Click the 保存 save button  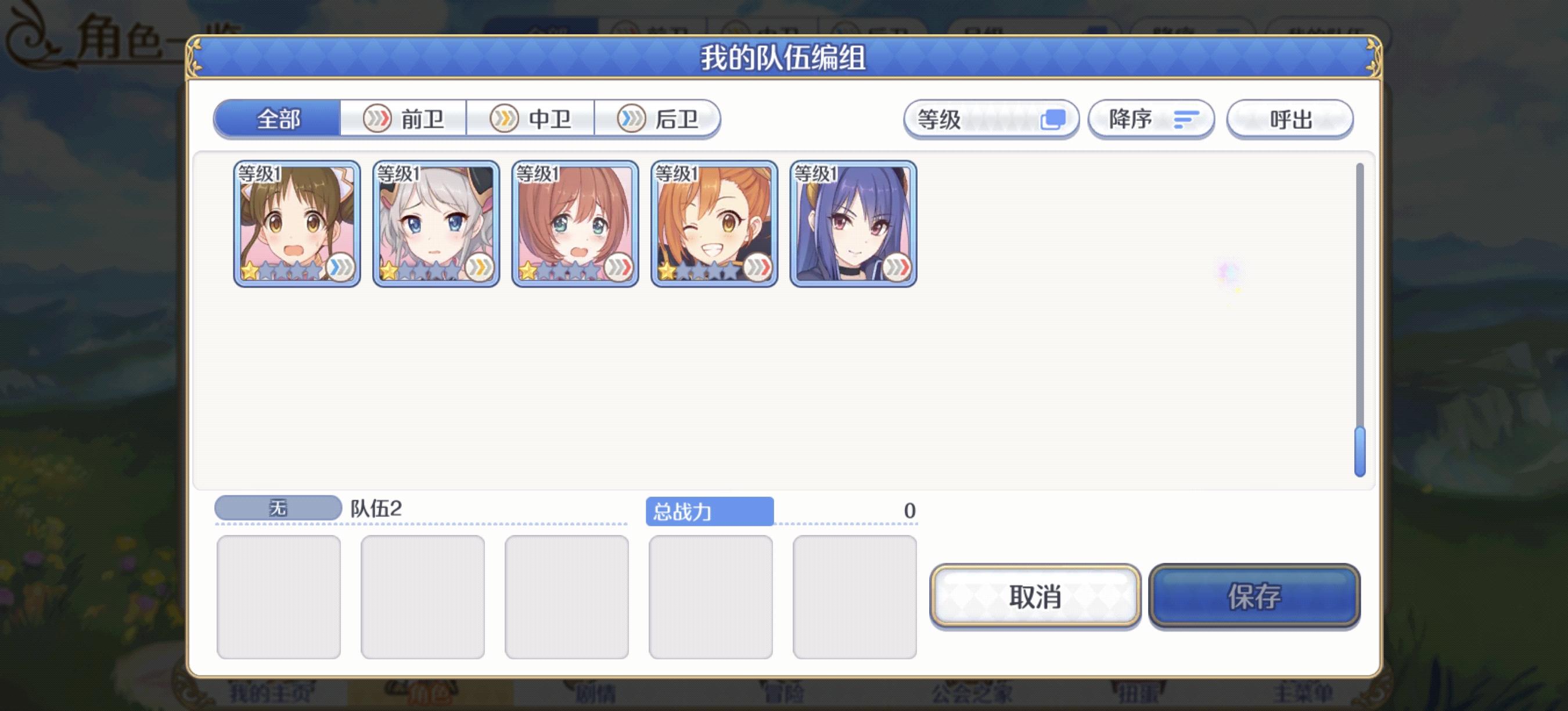(x=1254, y=597)
